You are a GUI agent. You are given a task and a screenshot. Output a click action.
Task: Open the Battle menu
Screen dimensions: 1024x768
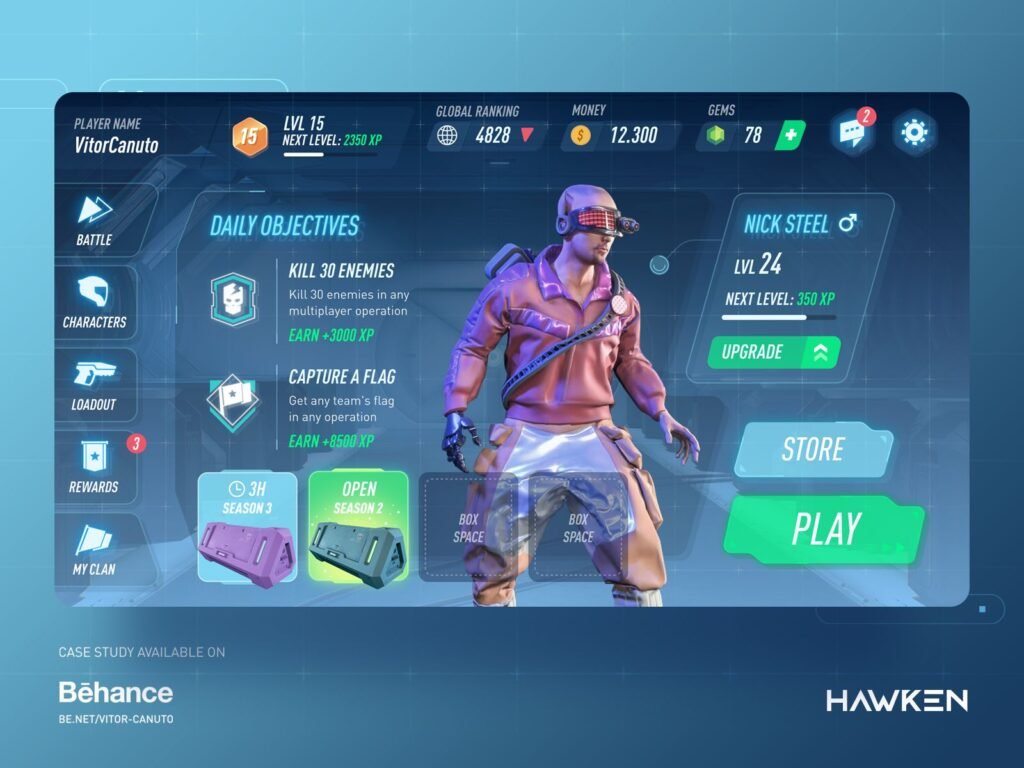[95, 219]
